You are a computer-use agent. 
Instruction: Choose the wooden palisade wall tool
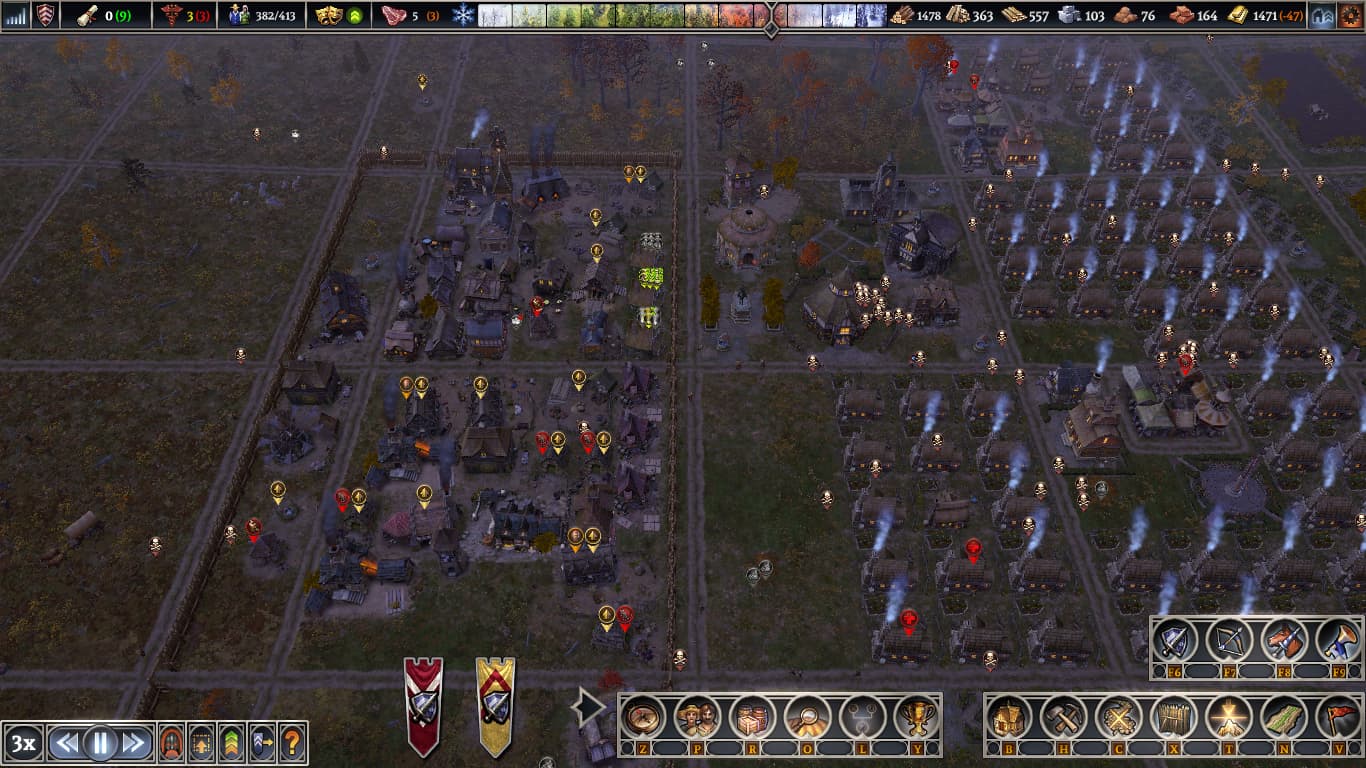[1172, 717]
